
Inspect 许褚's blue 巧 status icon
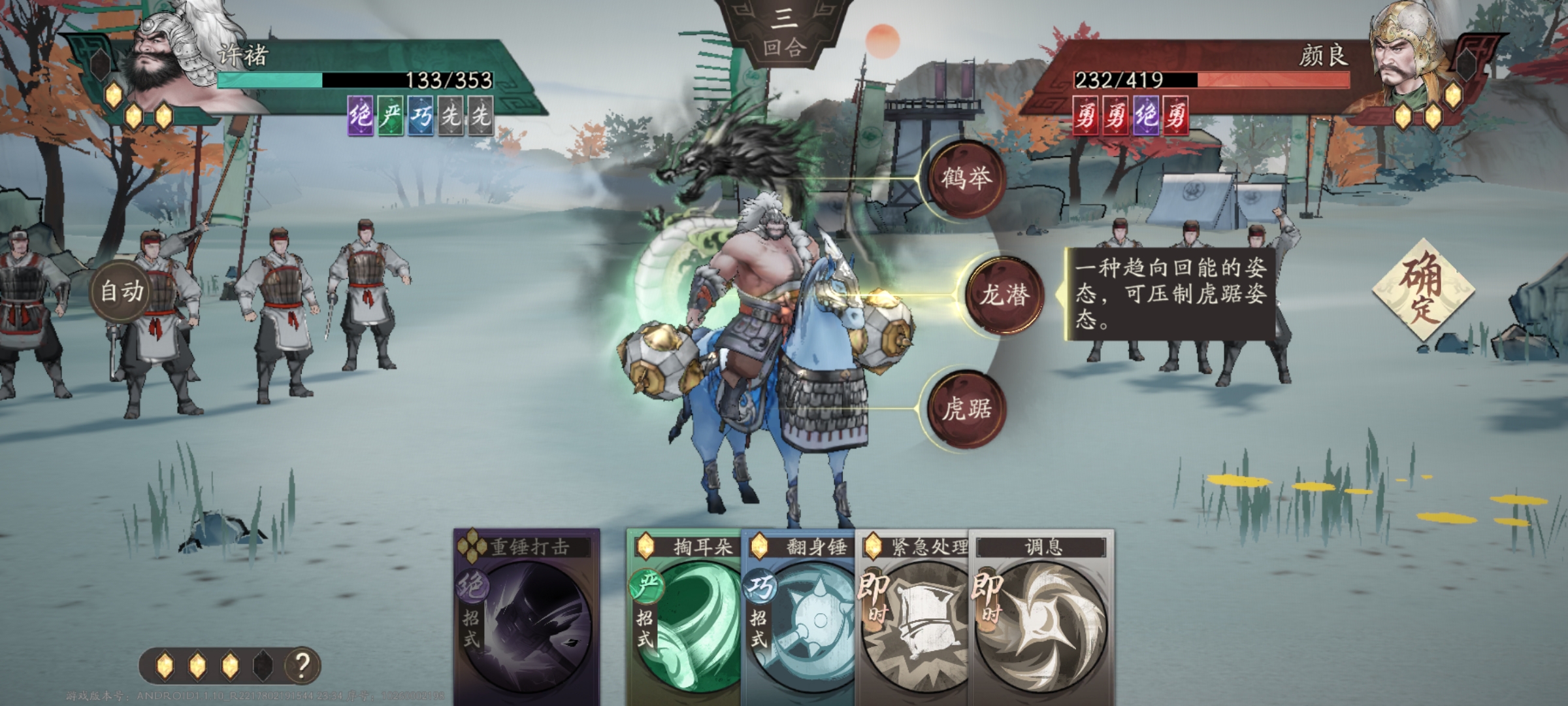421,116
